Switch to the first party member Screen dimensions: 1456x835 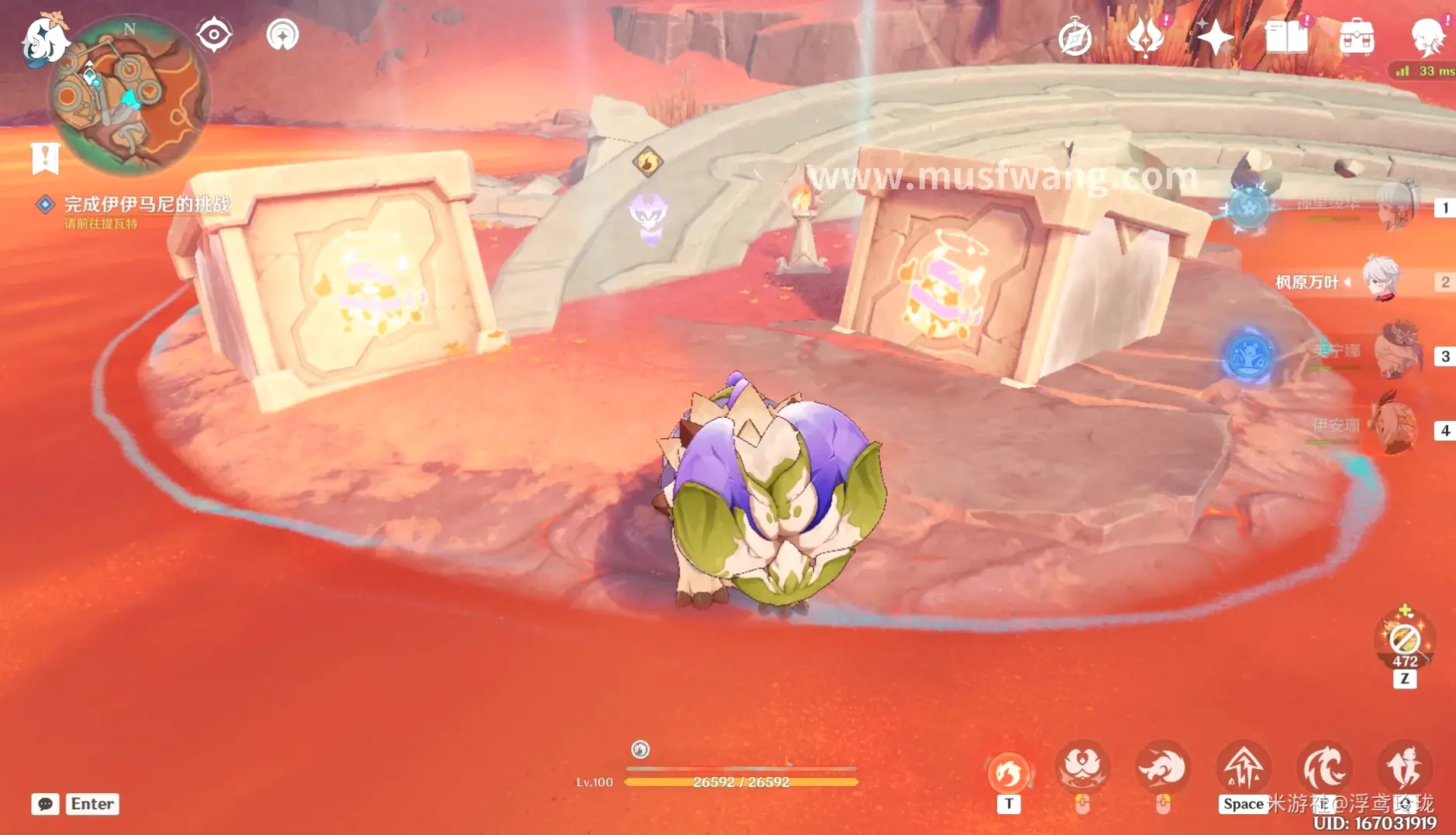pos(1396,207)
